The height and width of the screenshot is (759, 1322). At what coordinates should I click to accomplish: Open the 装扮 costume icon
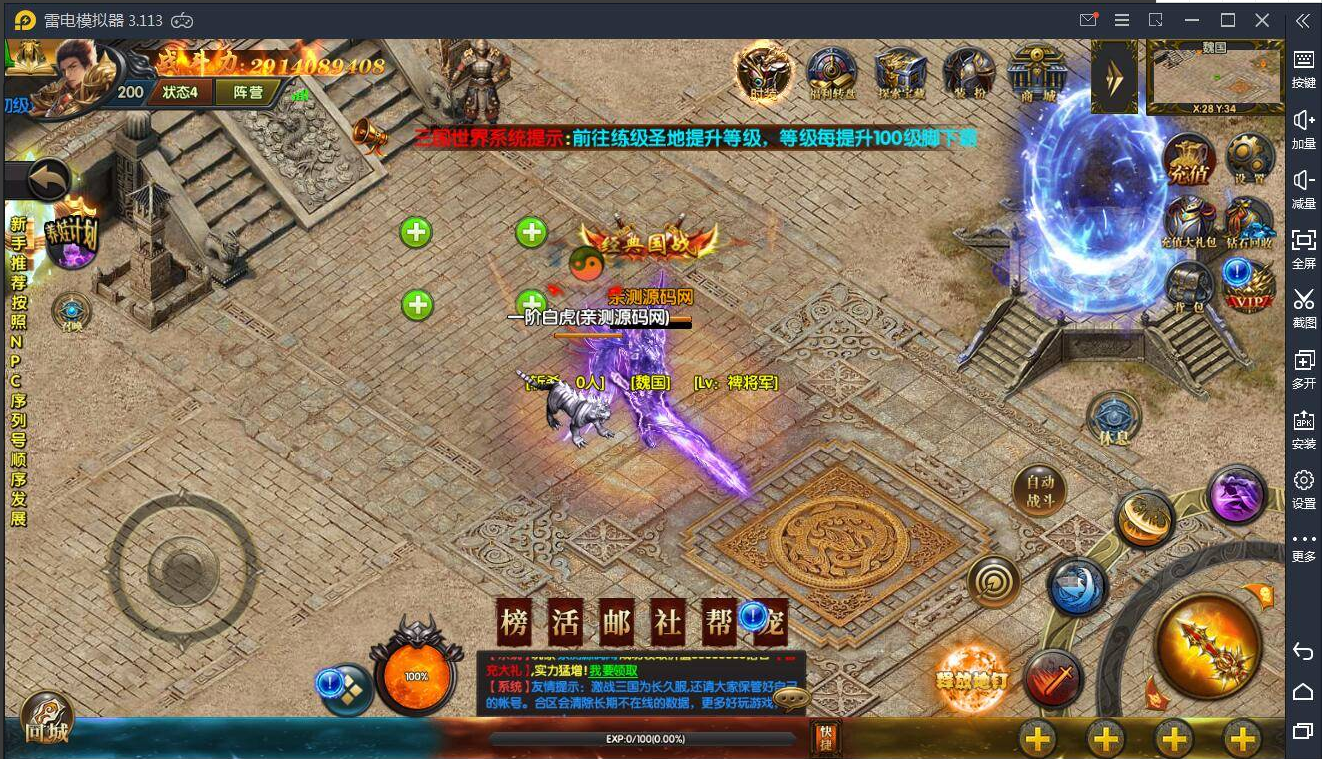click(x=968, y=72)
